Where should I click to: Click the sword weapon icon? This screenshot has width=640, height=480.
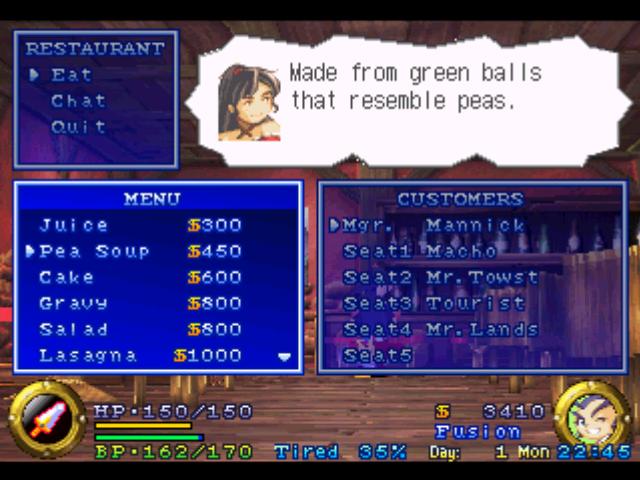click(45, 420)
